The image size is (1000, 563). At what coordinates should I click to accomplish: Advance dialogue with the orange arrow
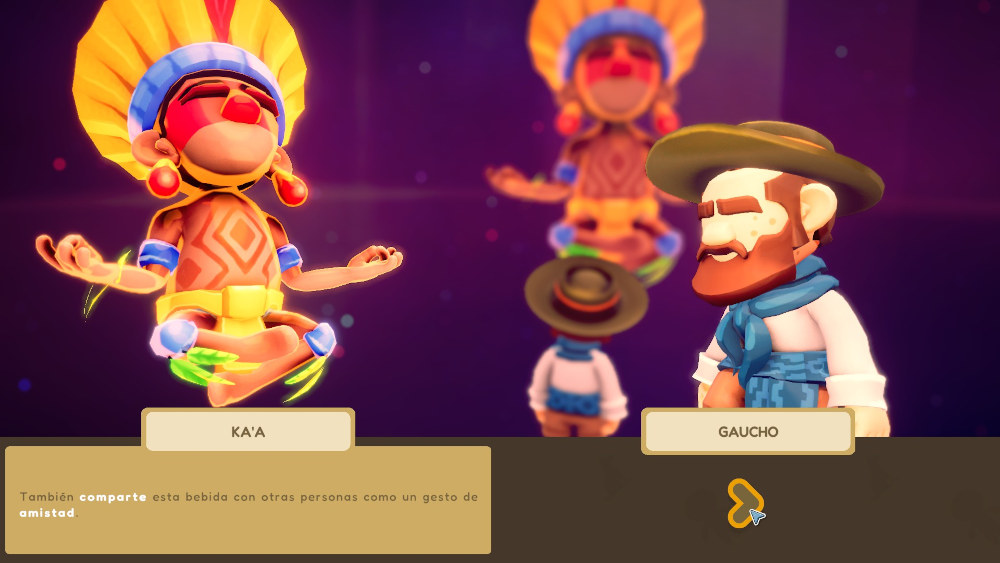coord(743,502)
